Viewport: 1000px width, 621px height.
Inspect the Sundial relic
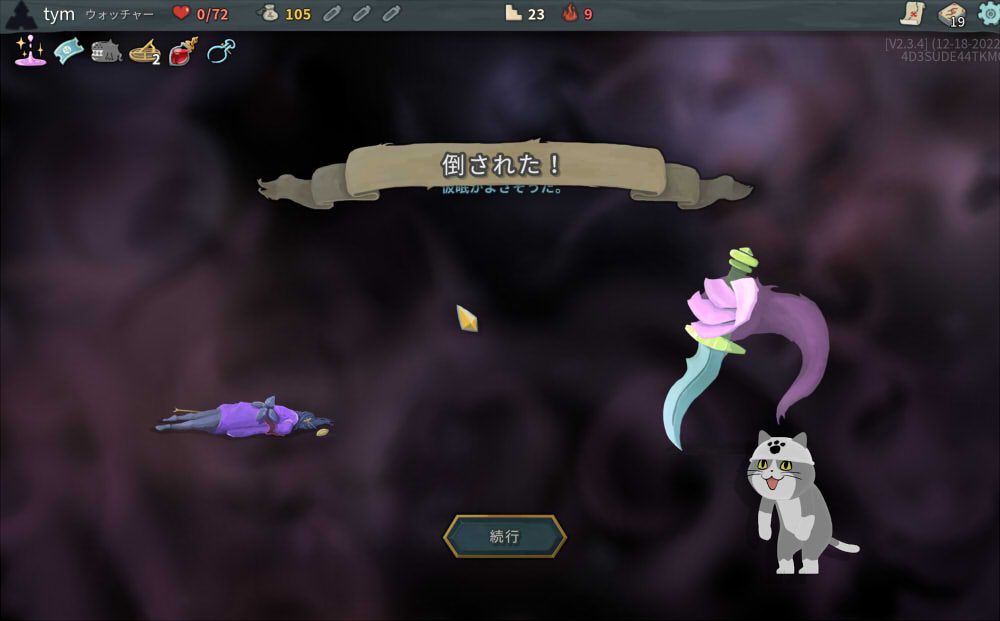pos(145,51)
